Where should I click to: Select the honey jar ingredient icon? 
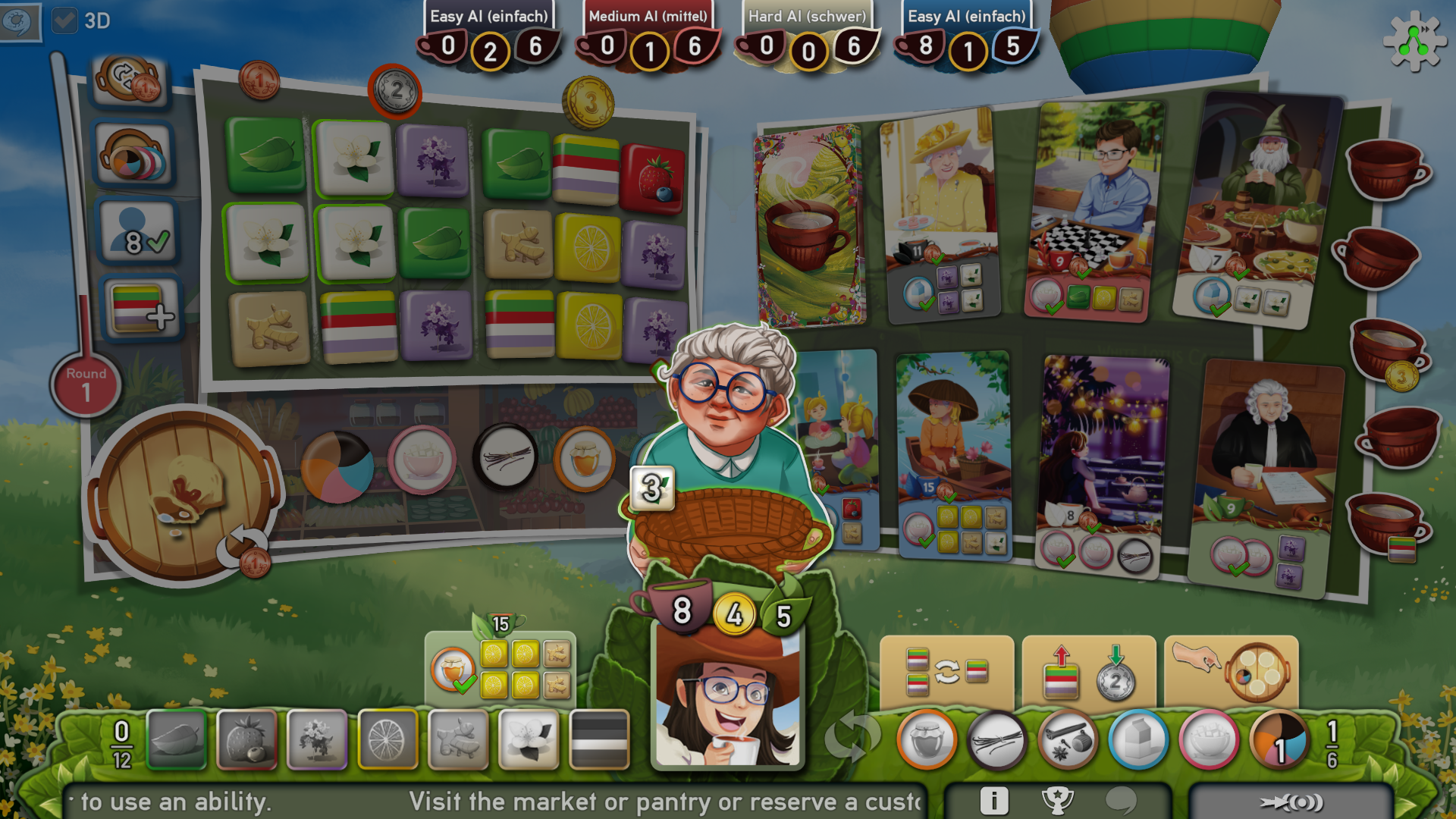(x=927, y=742)
